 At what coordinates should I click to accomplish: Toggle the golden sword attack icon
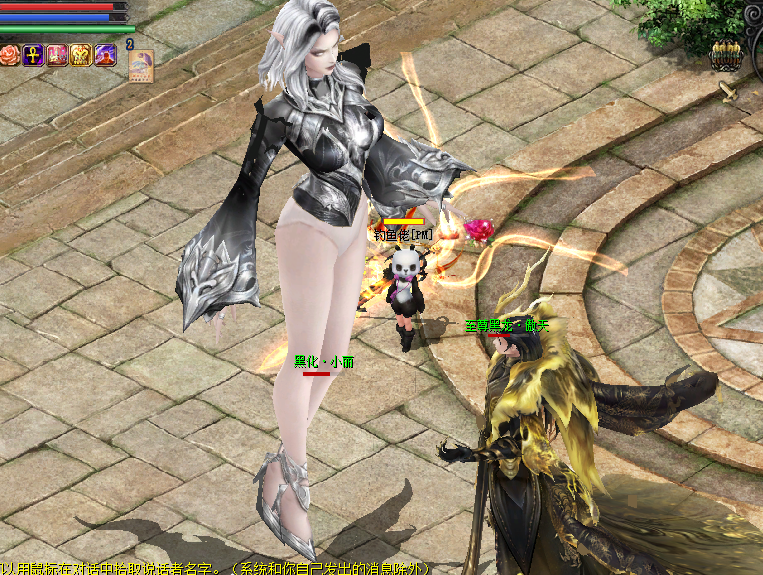(x=729, y=90)
